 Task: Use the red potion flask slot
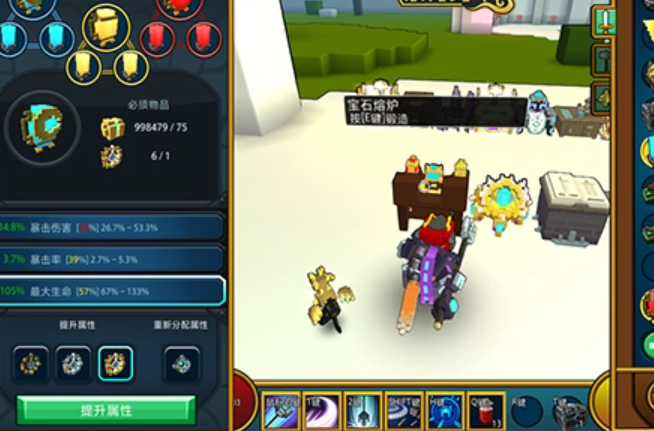coord(487,411)
